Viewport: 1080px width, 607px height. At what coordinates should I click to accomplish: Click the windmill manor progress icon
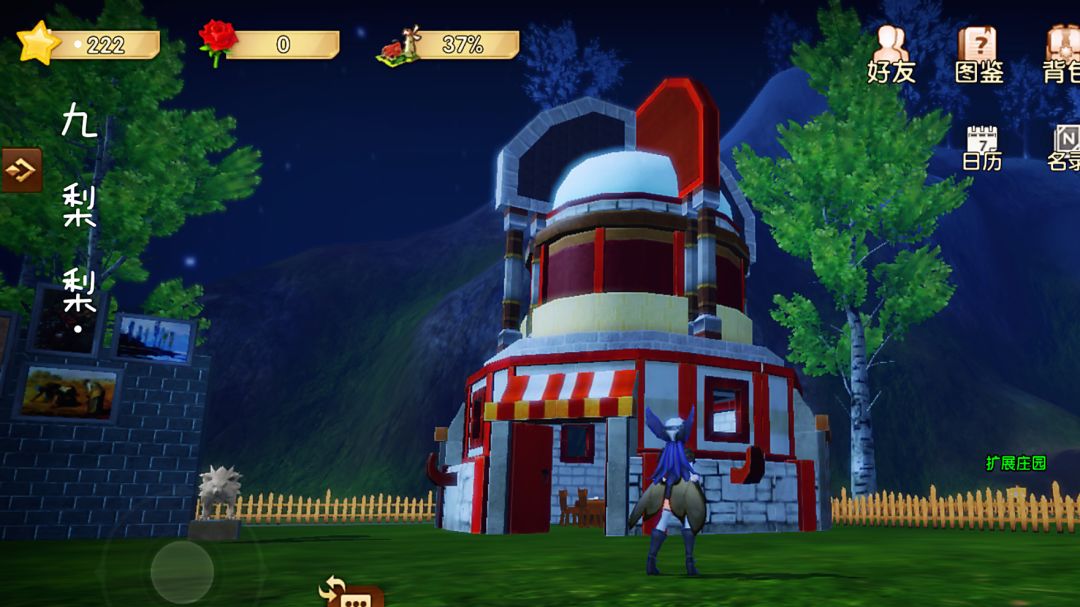point(399,46)
